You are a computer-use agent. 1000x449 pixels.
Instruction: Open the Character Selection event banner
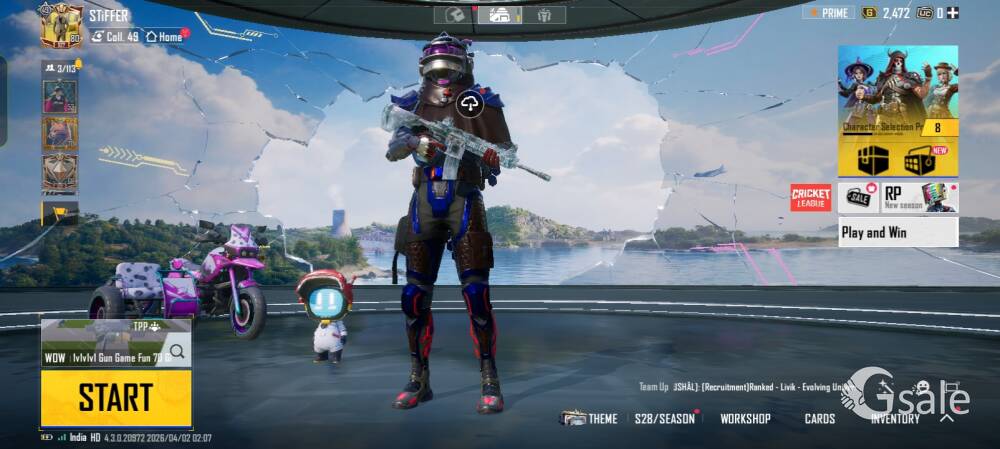897,88
